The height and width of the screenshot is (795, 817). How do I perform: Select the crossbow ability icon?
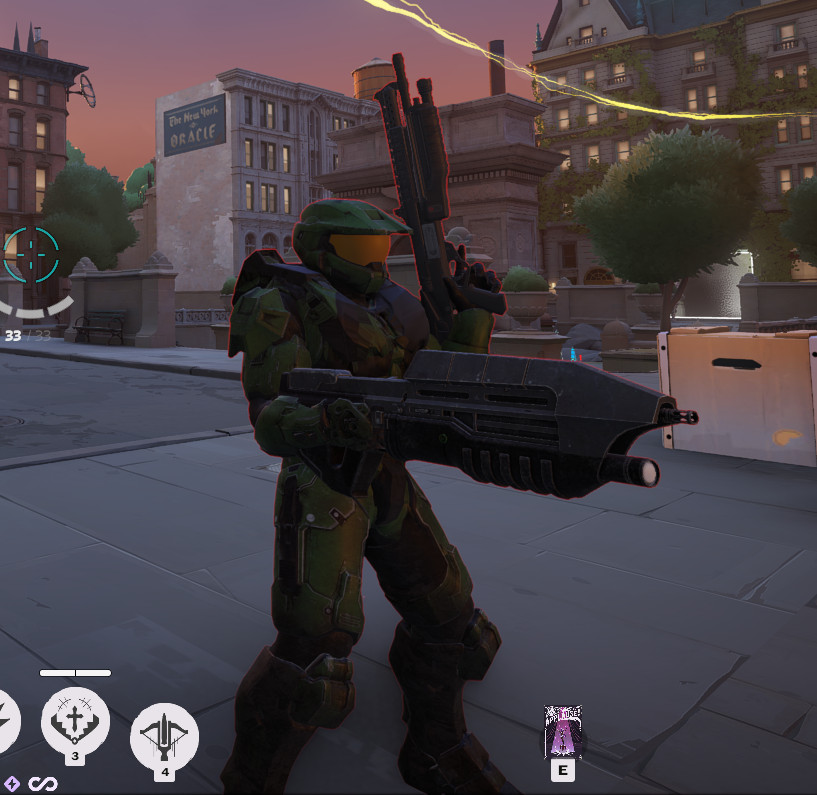click(x=164, y=736)
